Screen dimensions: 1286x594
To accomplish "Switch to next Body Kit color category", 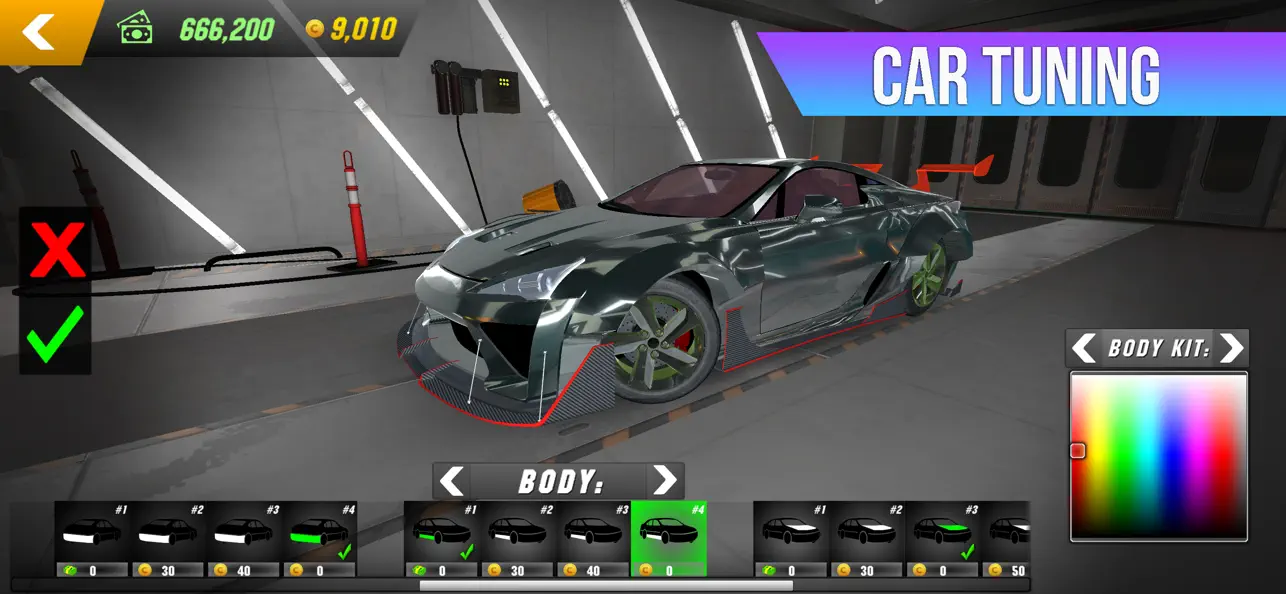I will click(x=1232, y=348).
